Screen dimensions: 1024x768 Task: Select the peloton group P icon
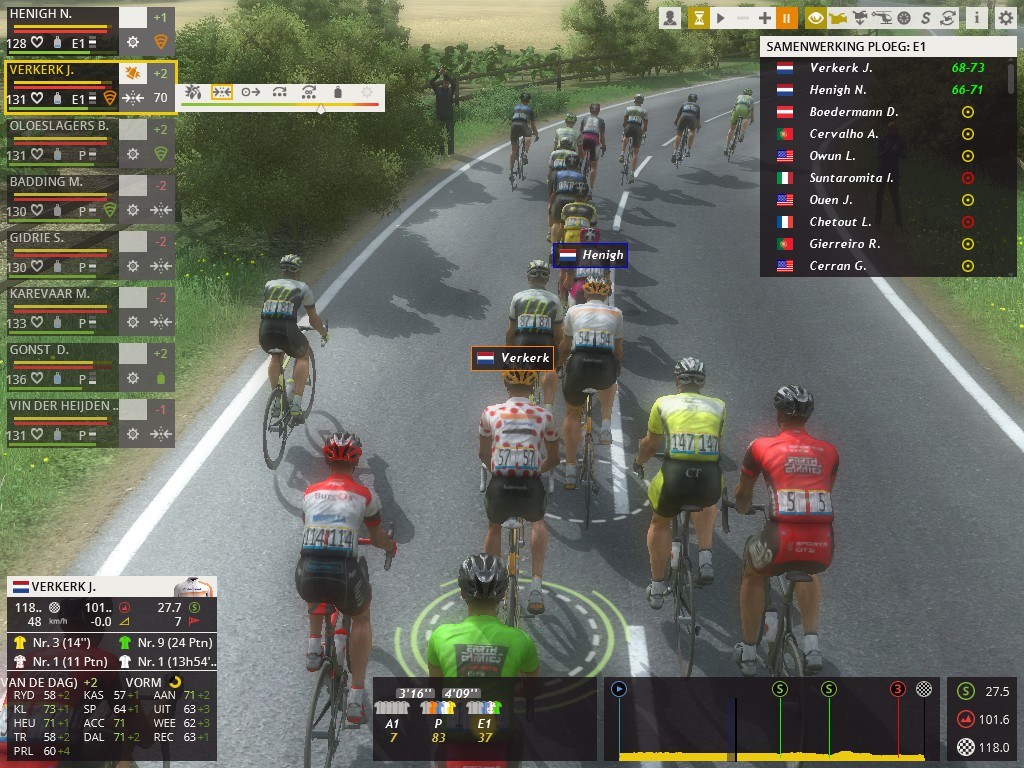[x=438, y=708]
